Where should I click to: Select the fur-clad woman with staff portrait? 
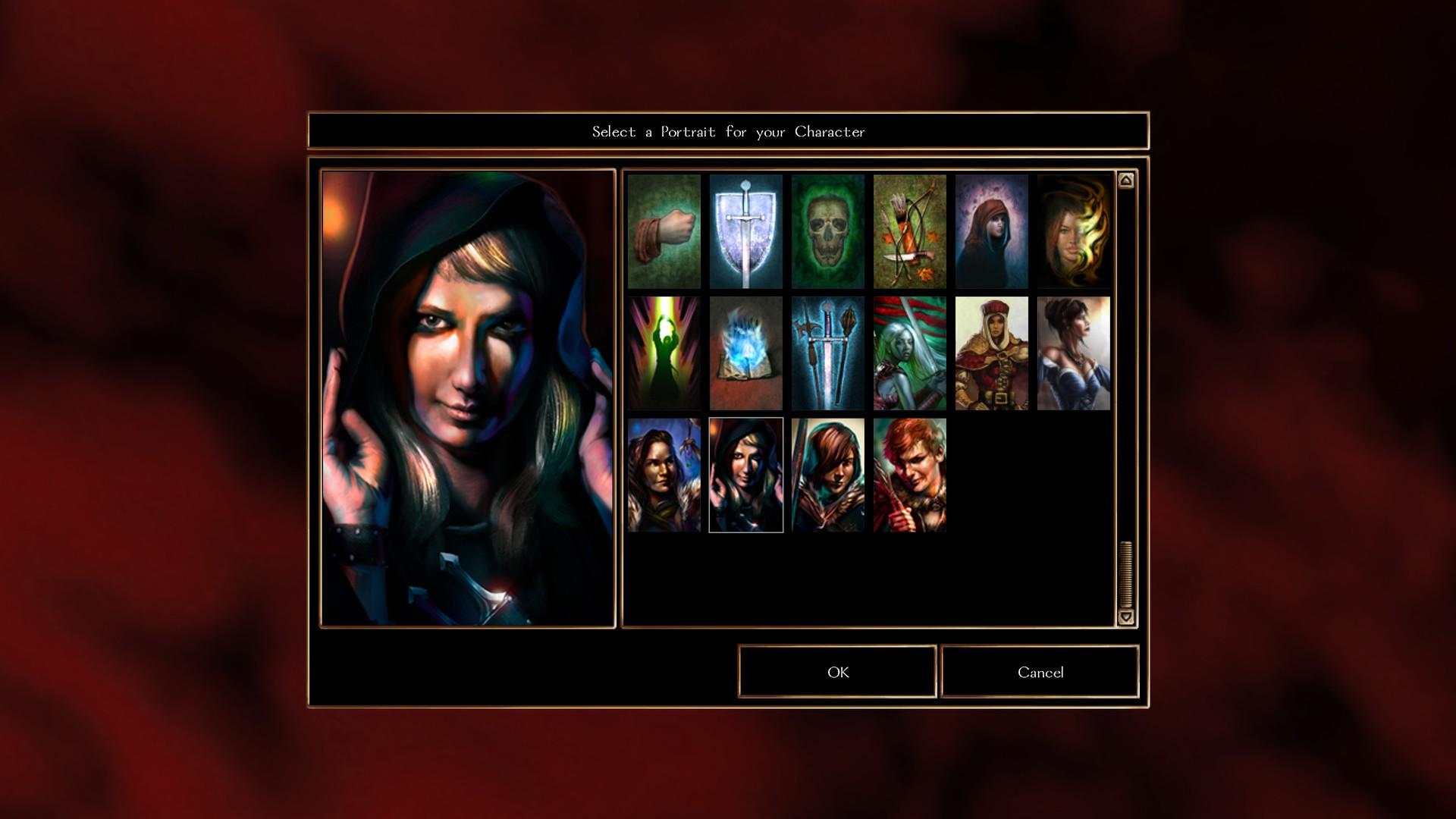click(664, 475)
